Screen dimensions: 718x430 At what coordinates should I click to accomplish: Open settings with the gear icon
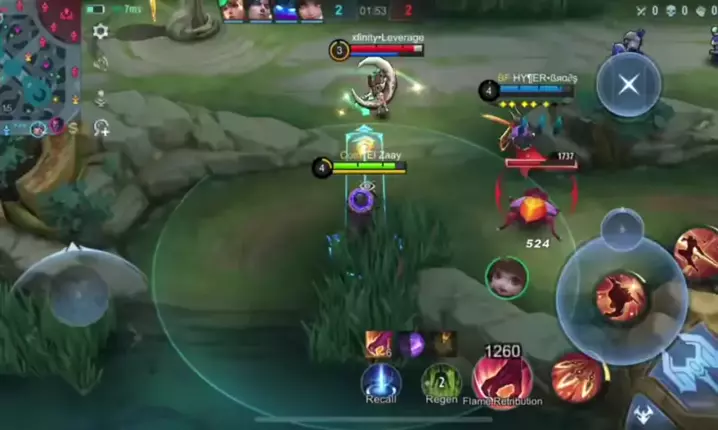pyautogui.click(x=100, y=31)
